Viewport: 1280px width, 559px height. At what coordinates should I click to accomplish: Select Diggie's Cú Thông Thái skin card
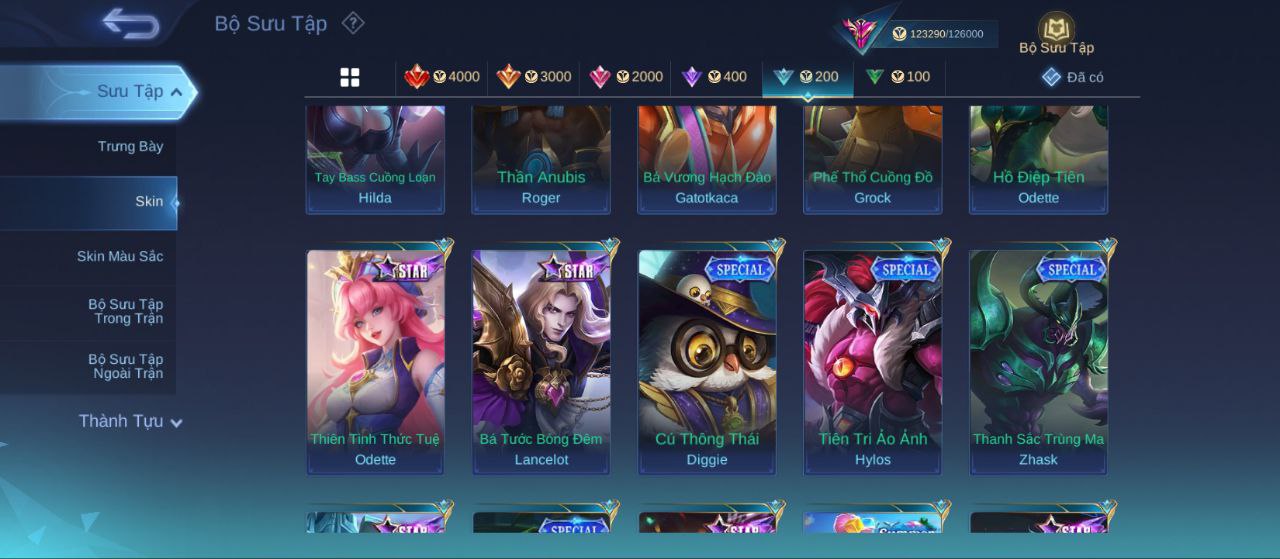(x=707, y=360)
